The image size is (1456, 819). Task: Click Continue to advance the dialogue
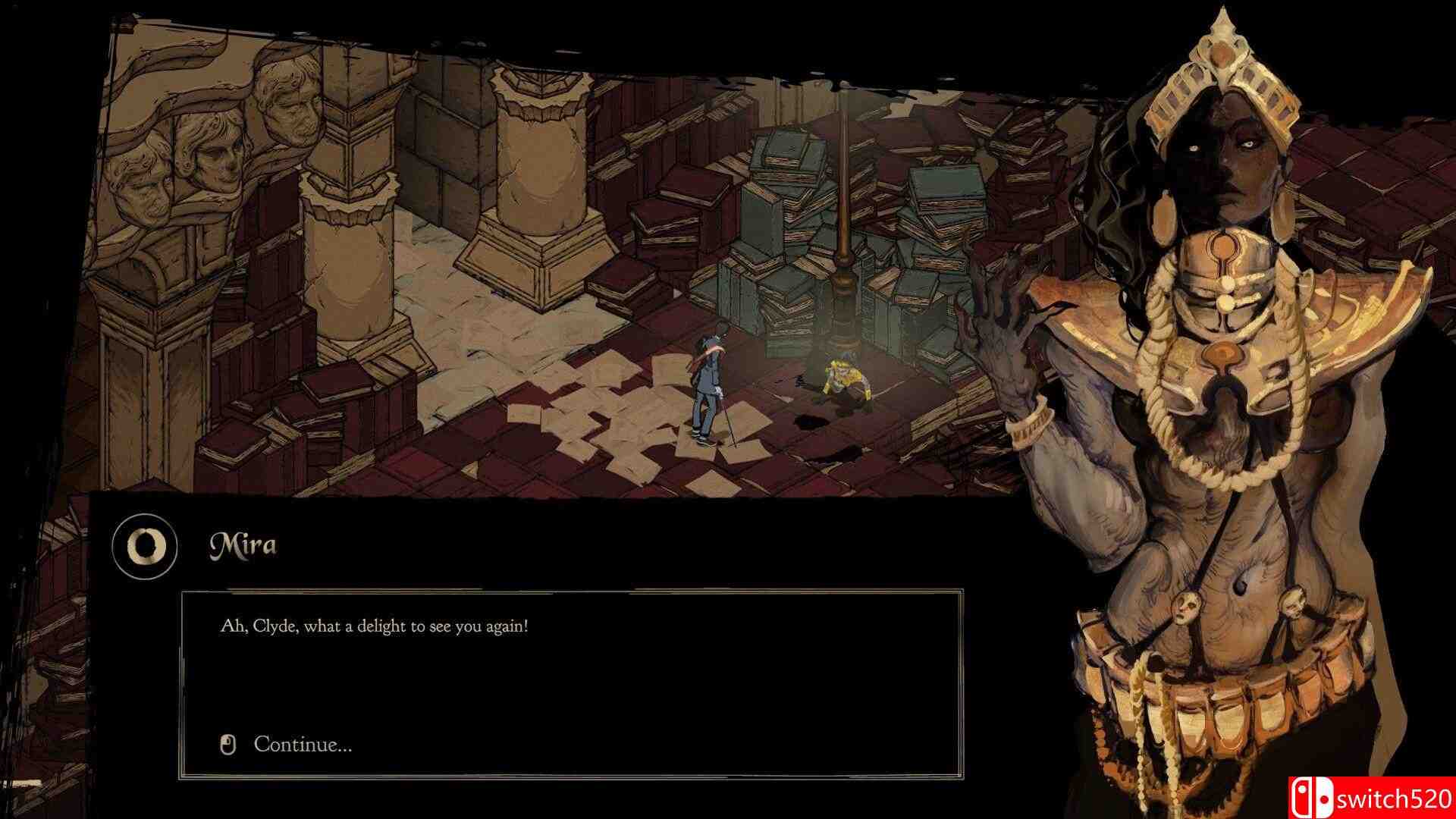[x=303, y=746]
